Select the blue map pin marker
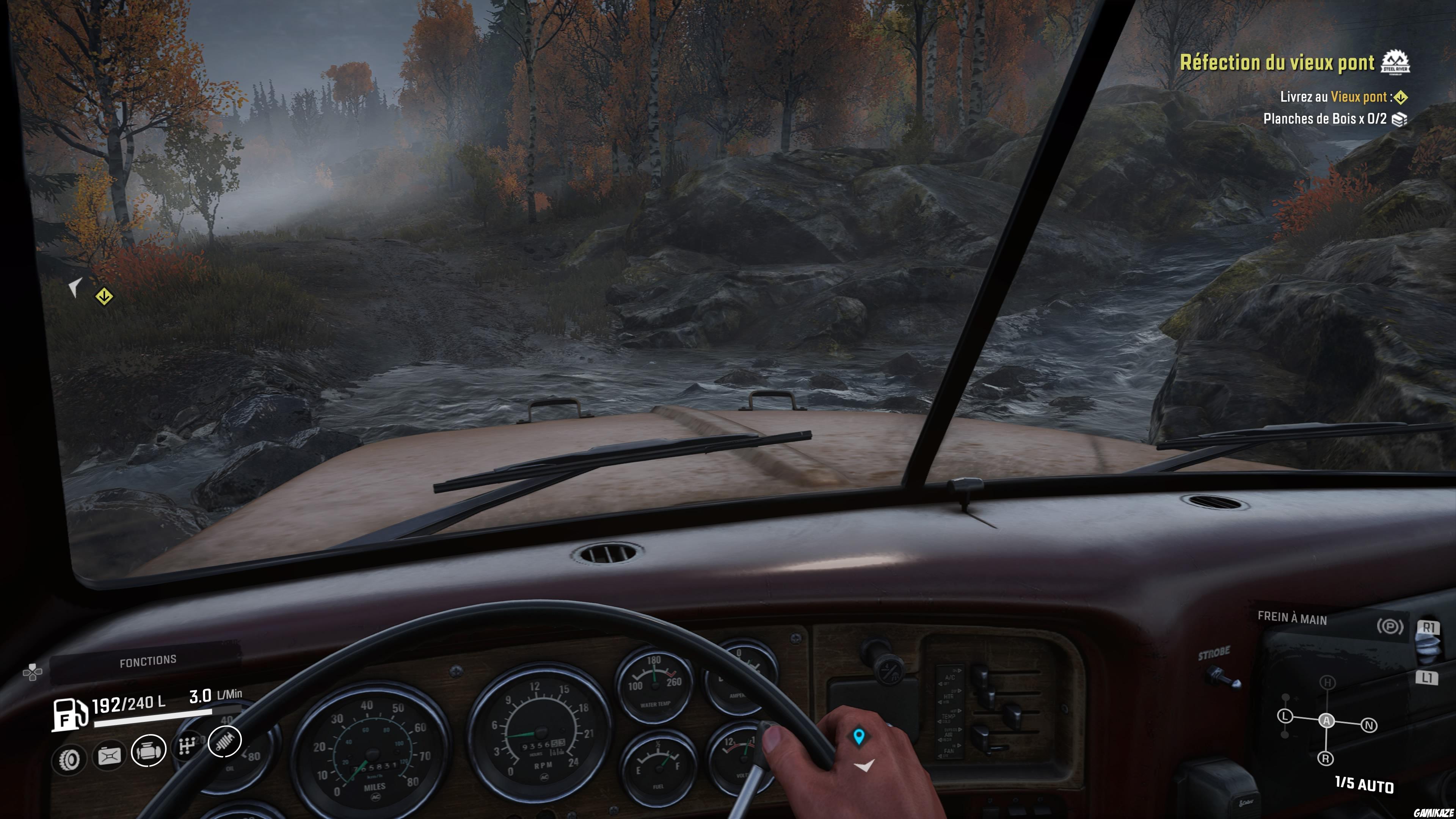1456x819 pixels. pos(859,736)
